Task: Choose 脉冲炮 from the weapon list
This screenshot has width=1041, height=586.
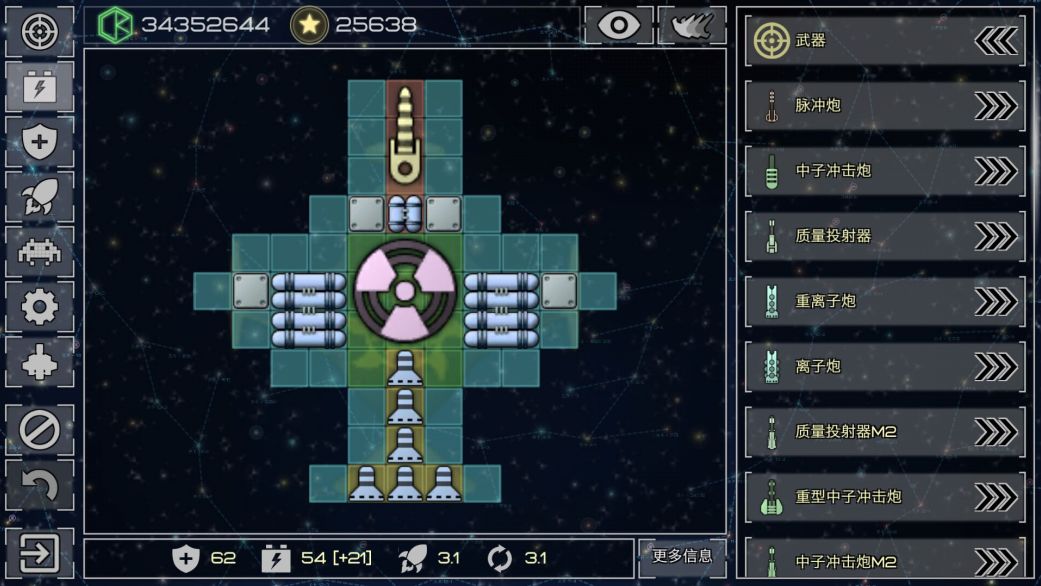Action: coord(885,106)
